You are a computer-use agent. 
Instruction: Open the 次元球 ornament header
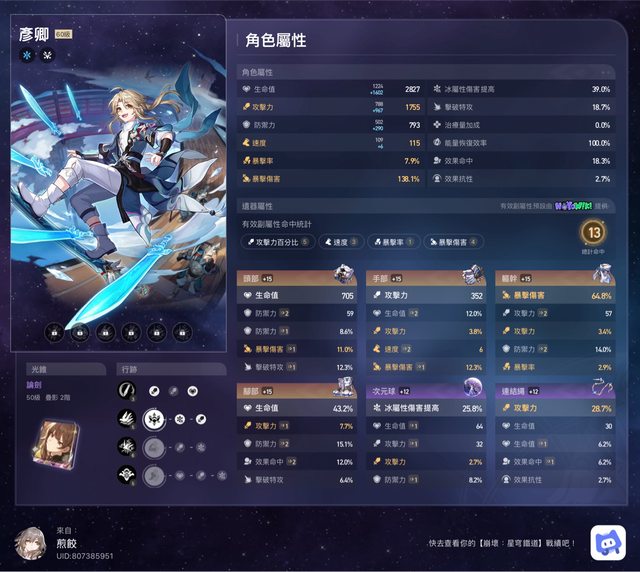425,391
